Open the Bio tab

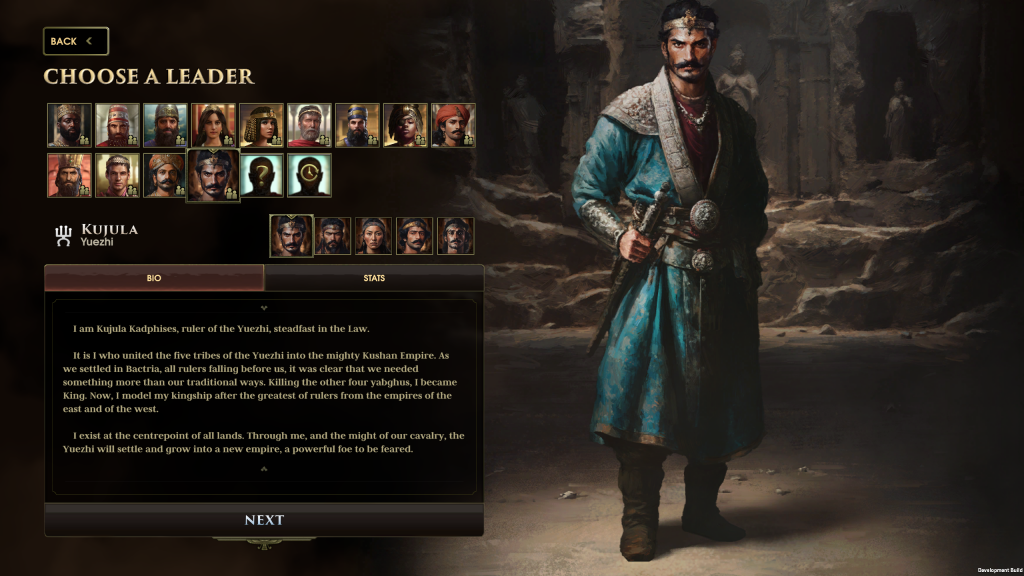154,278
